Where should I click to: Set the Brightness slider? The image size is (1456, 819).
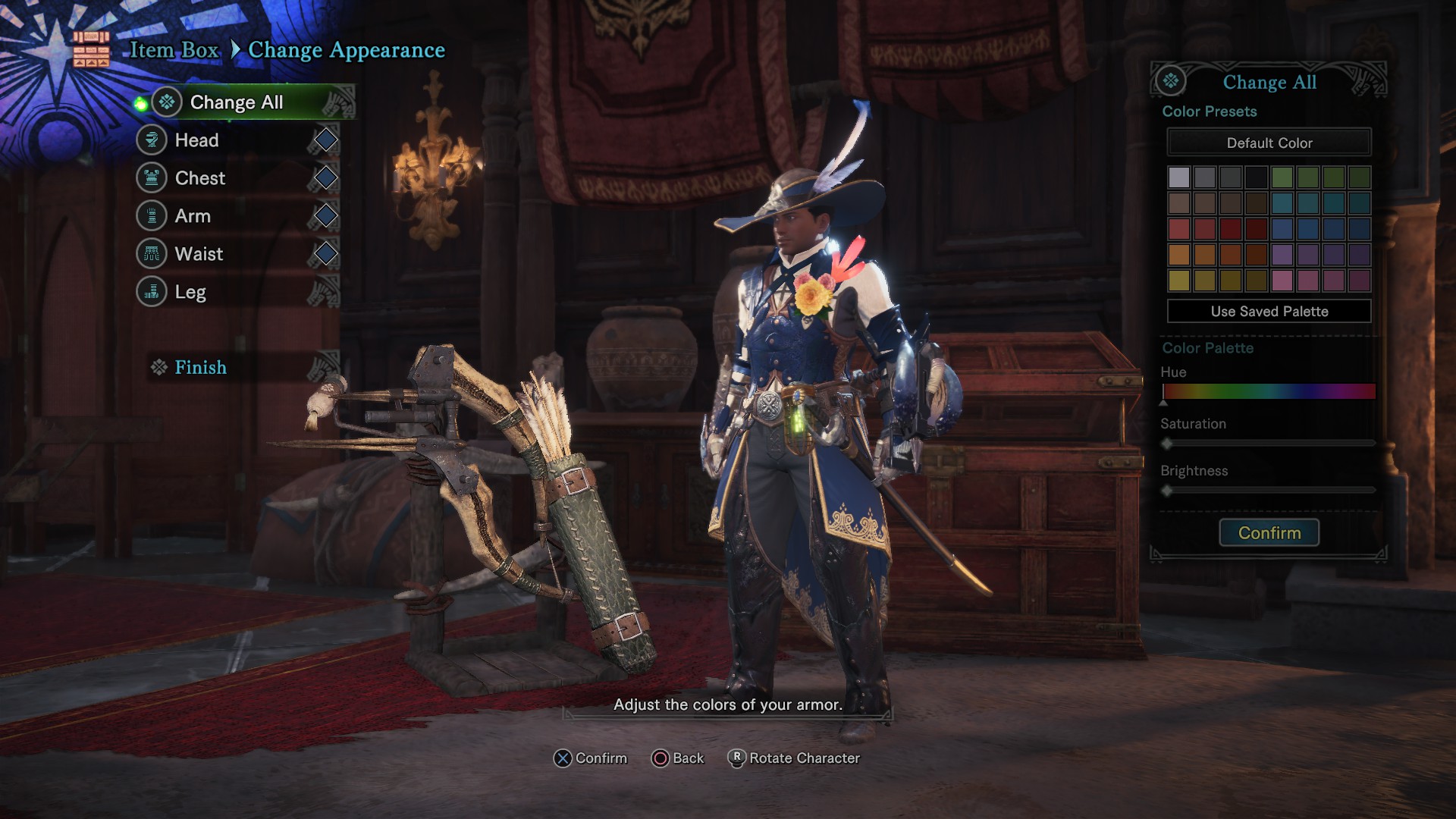(x=1269, y=491)
